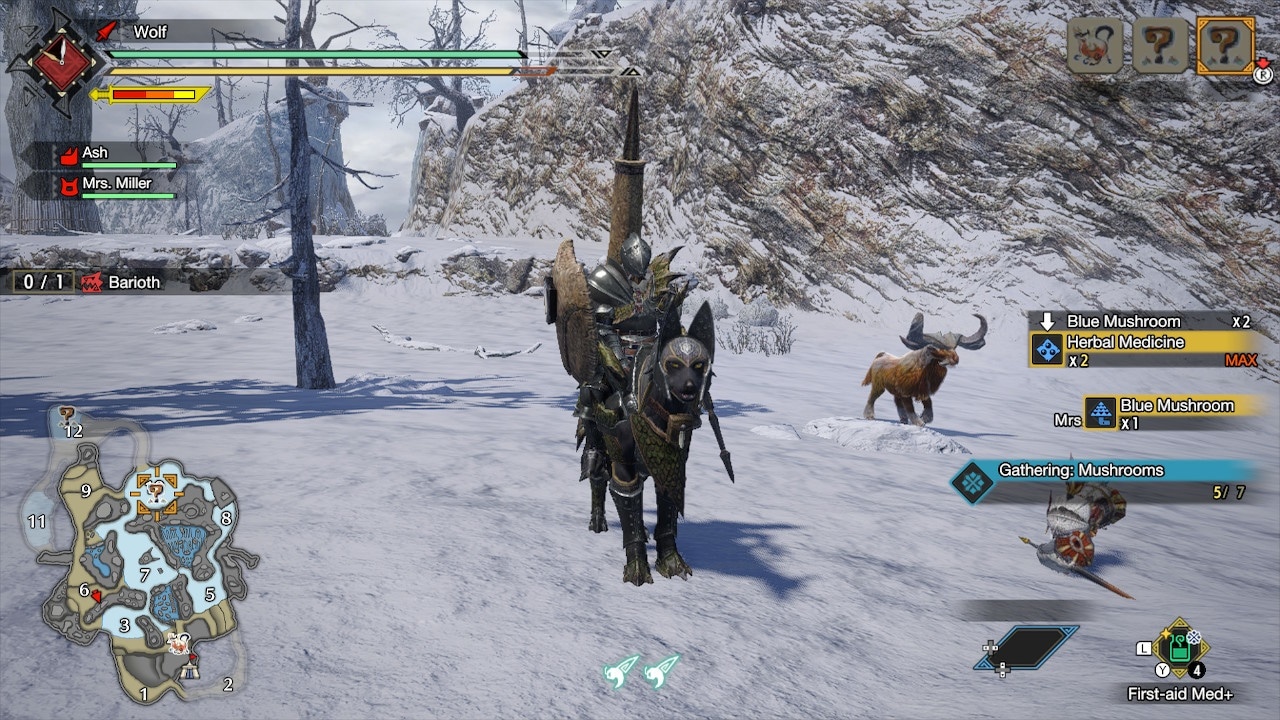This screenshot has height=720, width=1280.
Task: Select Mrs. Miller in the party list
Action: [x=117, y=183]
